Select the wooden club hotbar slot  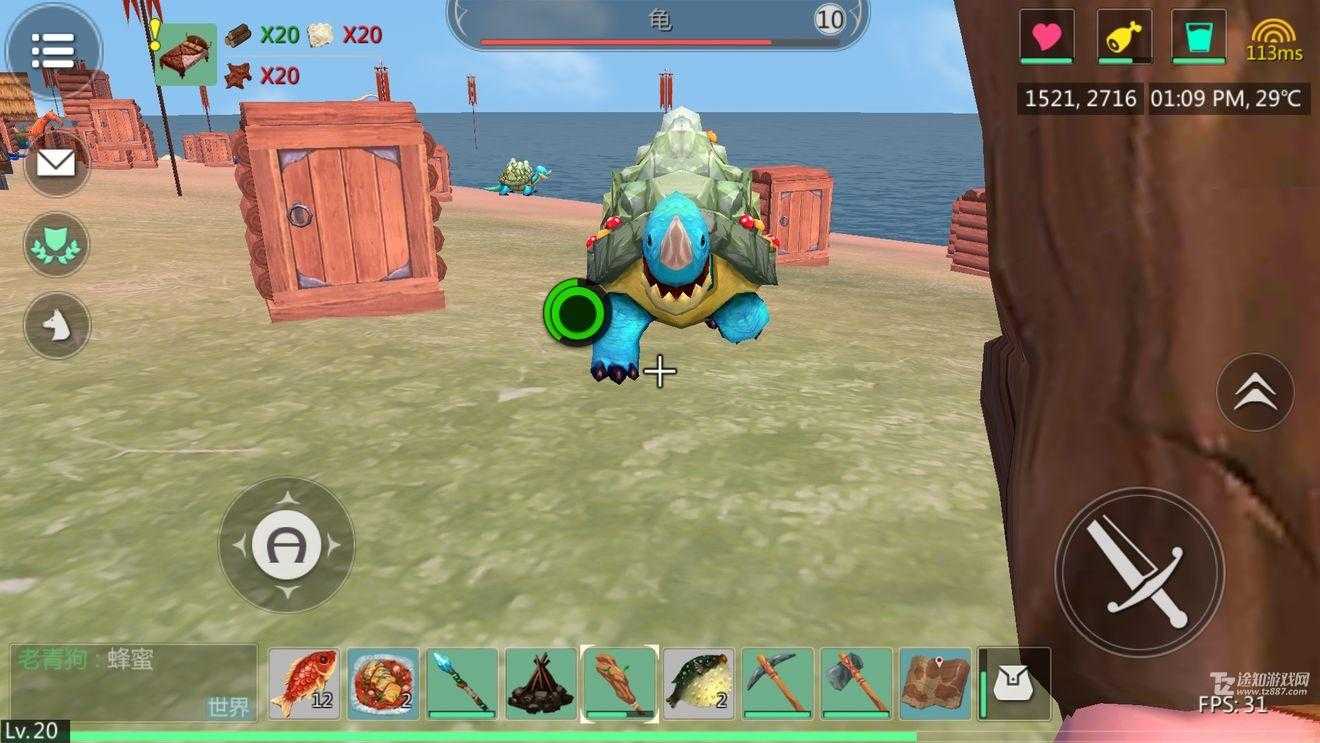point(620,684)
